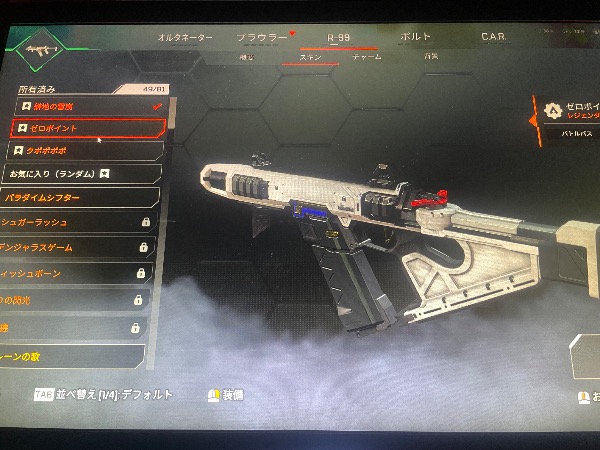Viewport: 600px width, 450px height.
Task: Switch to the プラウラー weapon tab
Action: click(x=262, y=37)
